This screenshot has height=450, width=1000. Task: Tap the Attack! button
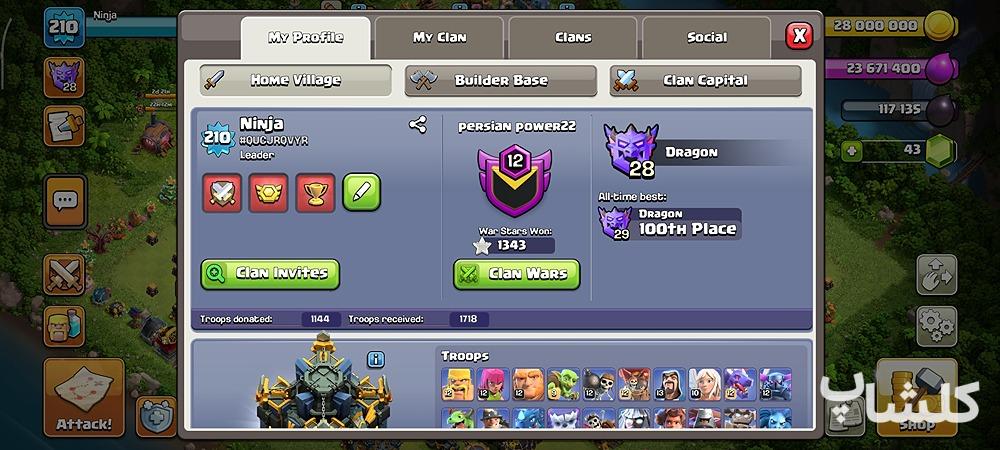pos(83,398)
